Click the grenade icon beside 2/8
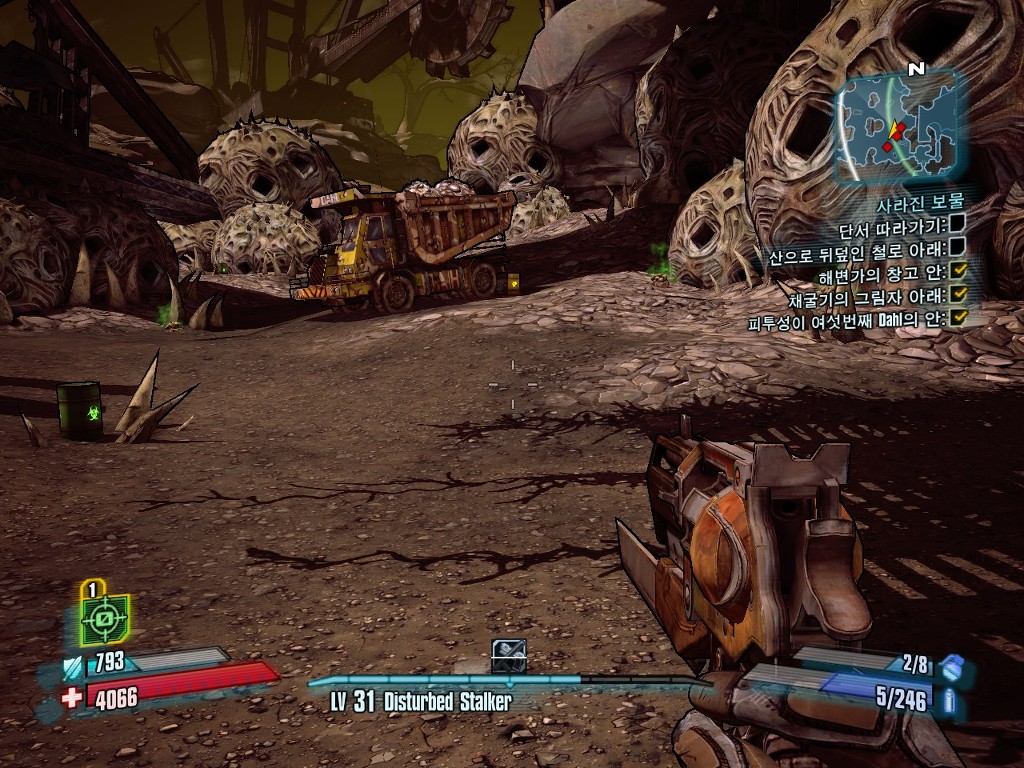 tap(953, 667)
